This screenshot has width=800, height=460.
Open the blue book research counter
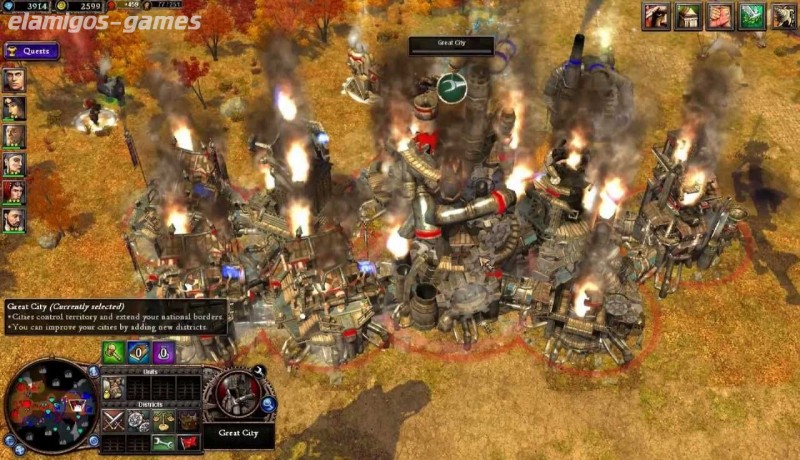tap(139, 352)
